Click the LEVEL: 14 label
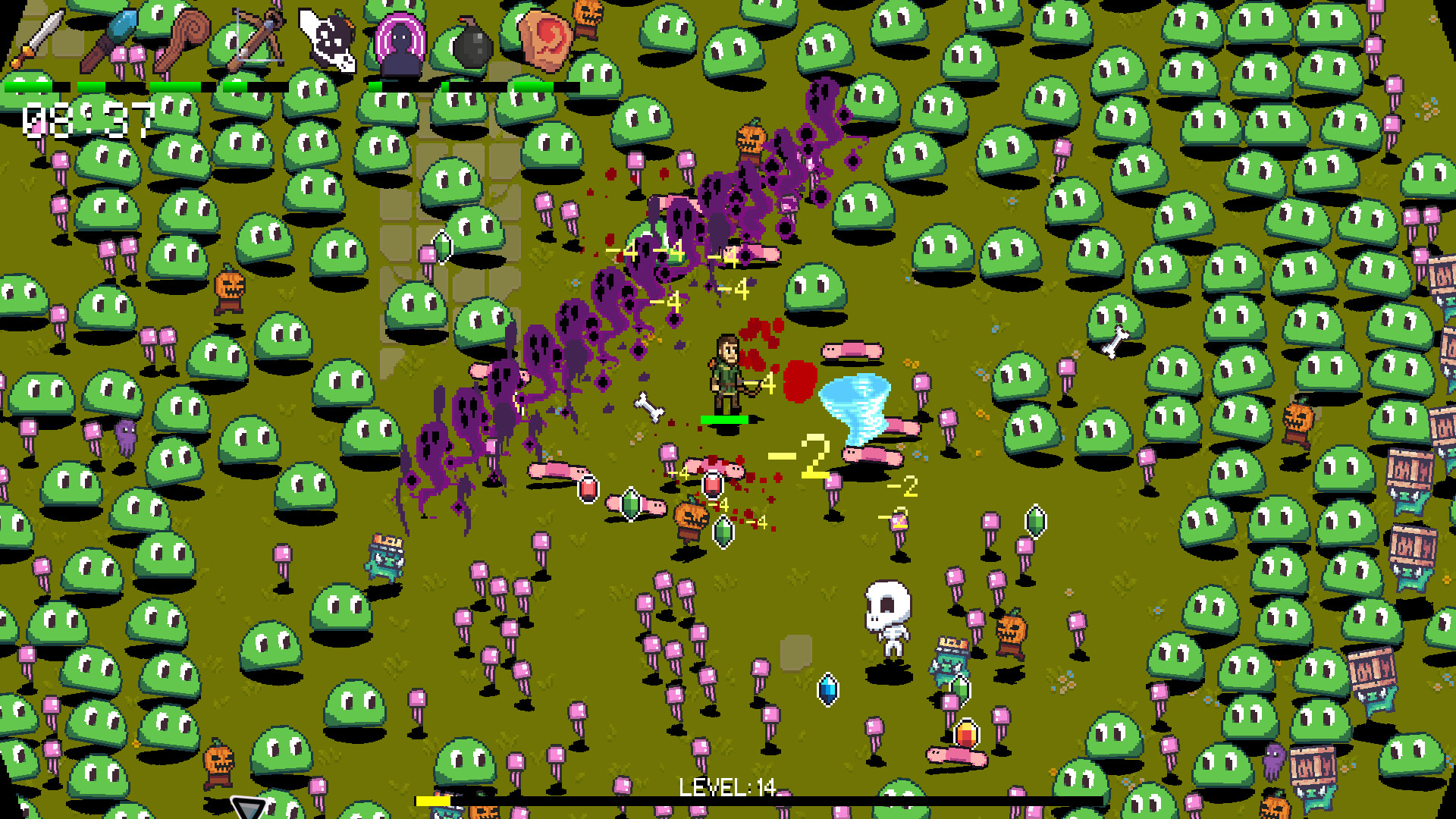Screen dimensions: 1456x819 [726, 787]
